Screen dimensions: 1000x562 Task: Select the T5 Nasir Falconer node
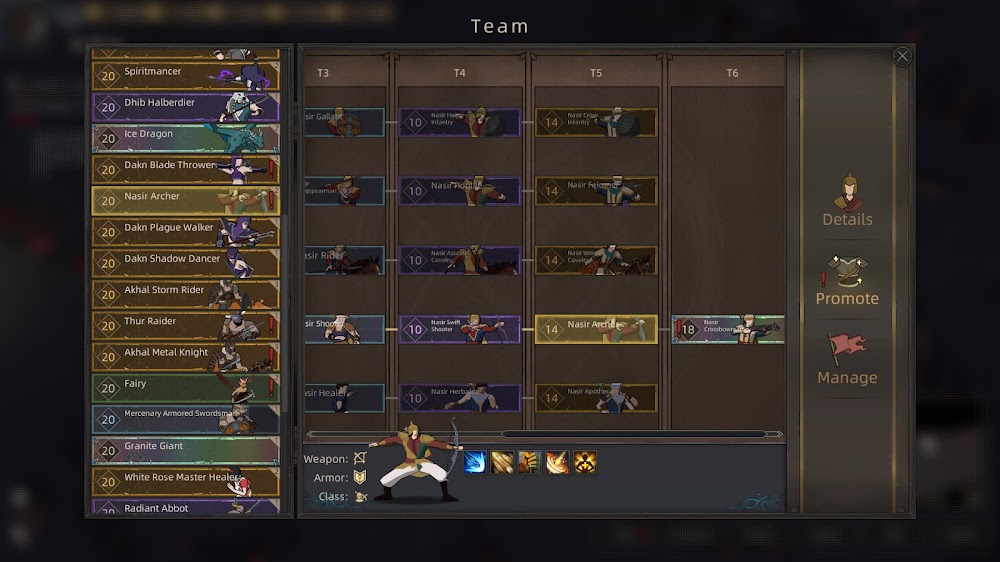[x=596, y=191]
